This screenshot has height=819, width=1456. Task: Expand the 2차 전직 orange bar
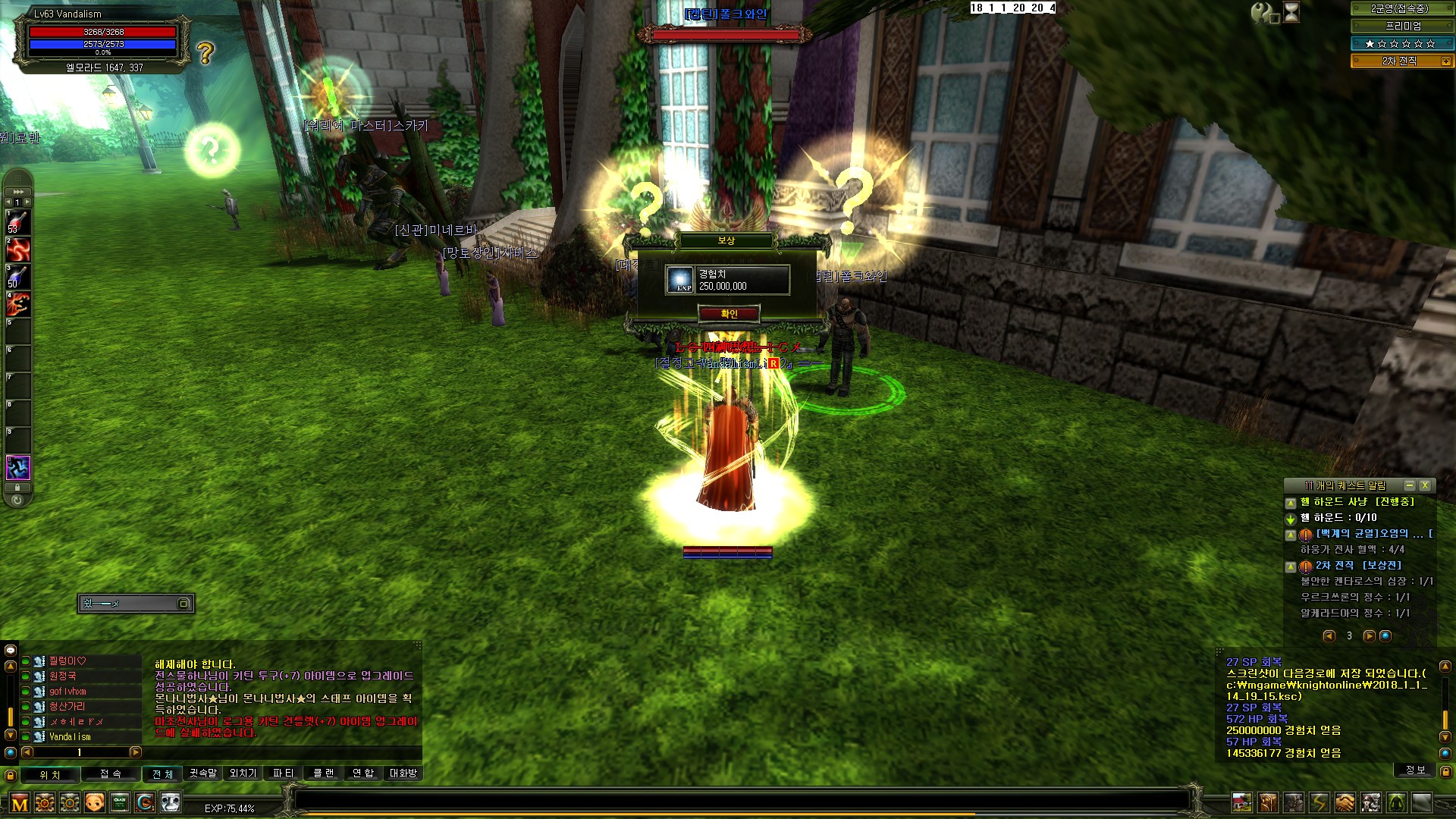1445,61
